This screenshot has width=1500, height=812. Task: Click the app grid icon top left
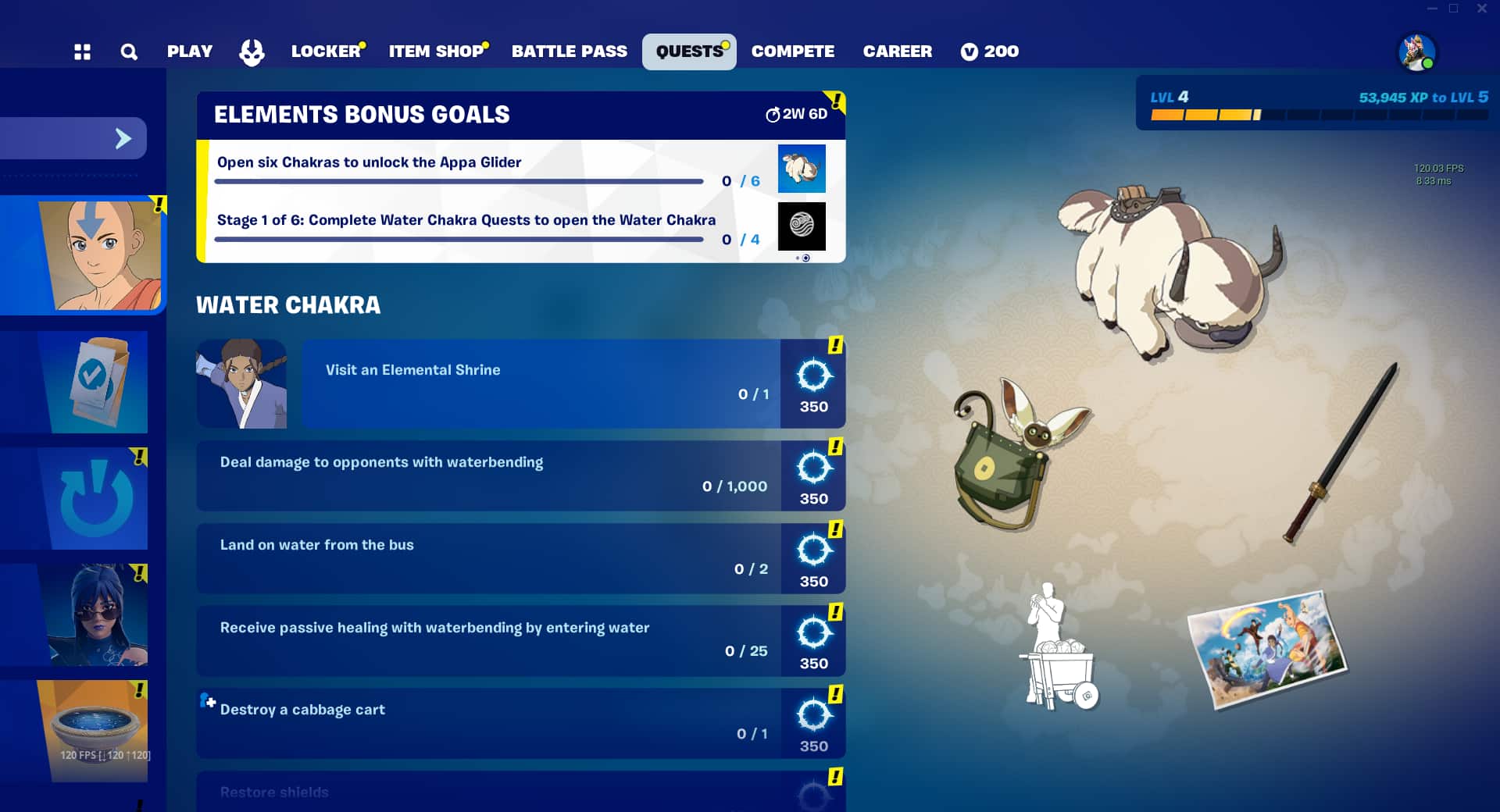click(82, 51)
